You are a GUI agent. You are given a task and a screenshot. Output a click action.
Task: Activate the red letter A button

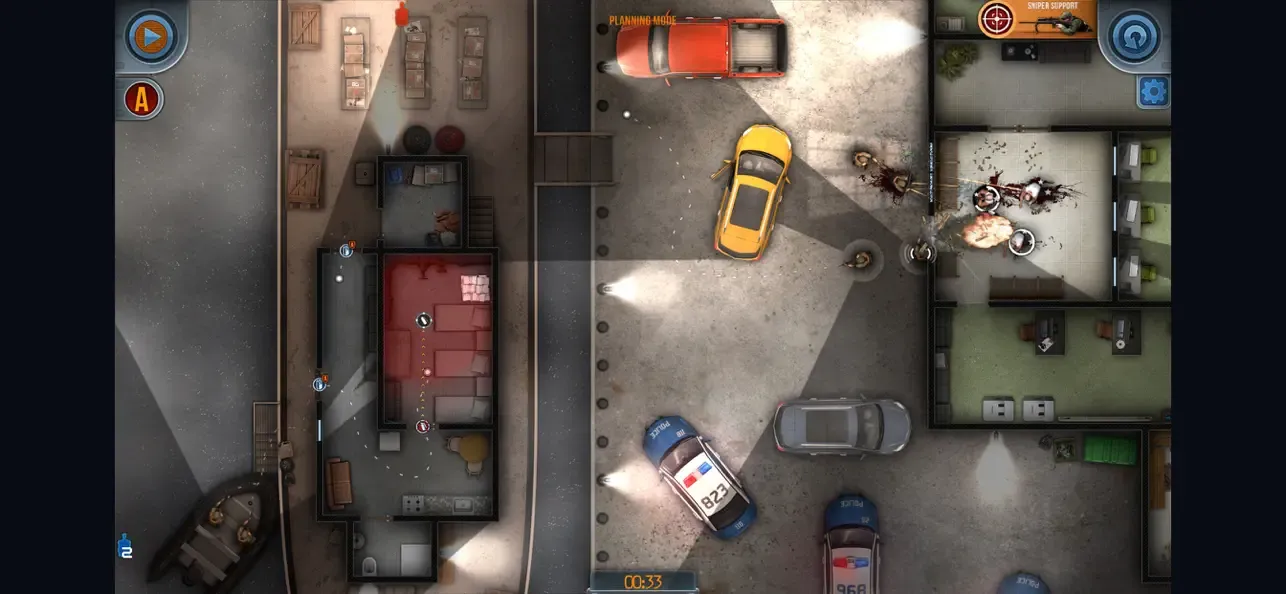point(143,99)
